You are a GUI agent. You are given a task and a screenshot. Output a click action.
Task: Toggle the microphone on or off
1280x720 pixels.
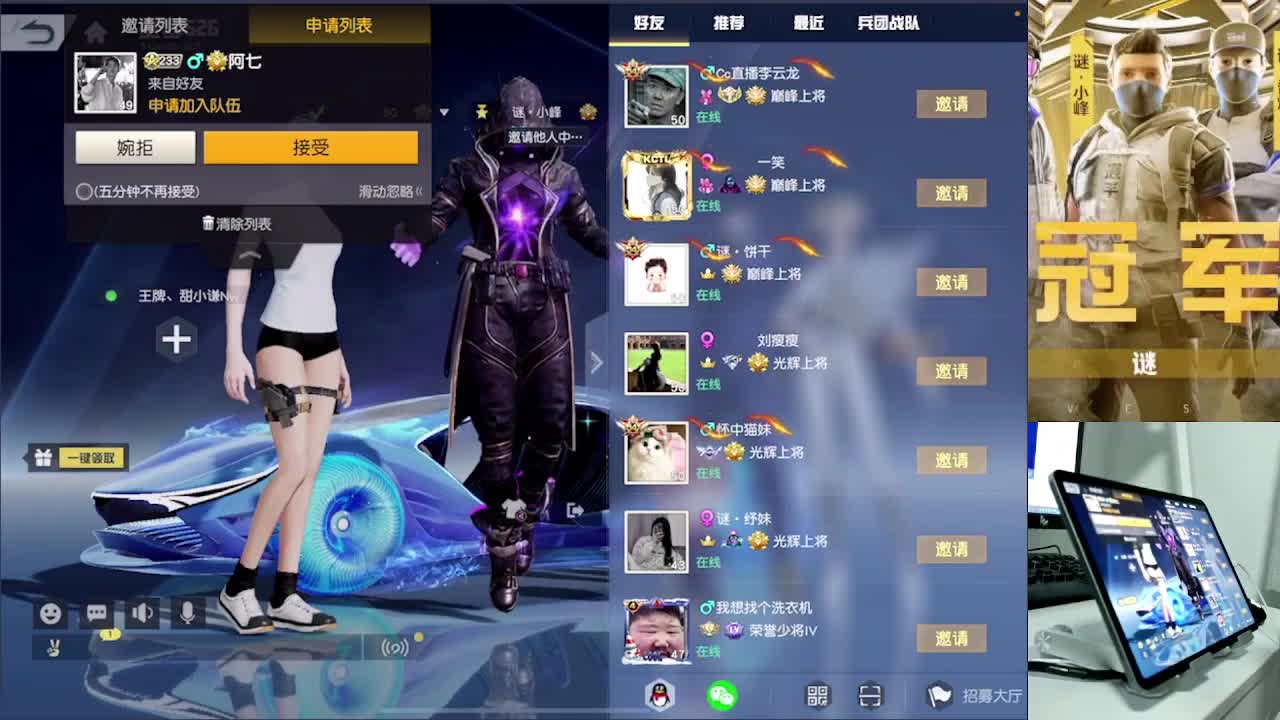[x=190, y=613]
